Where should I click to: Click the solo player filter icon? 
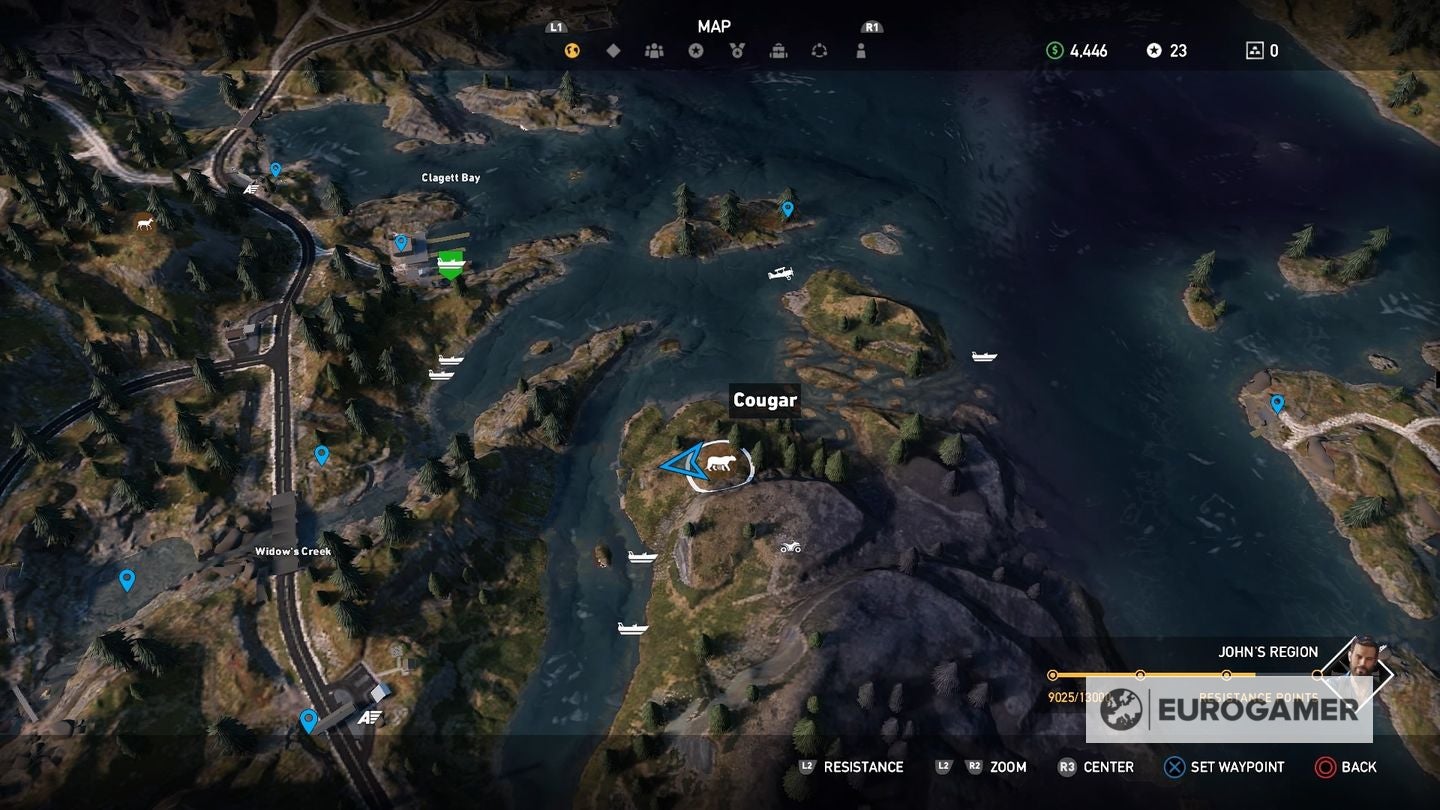click(861, 48)
